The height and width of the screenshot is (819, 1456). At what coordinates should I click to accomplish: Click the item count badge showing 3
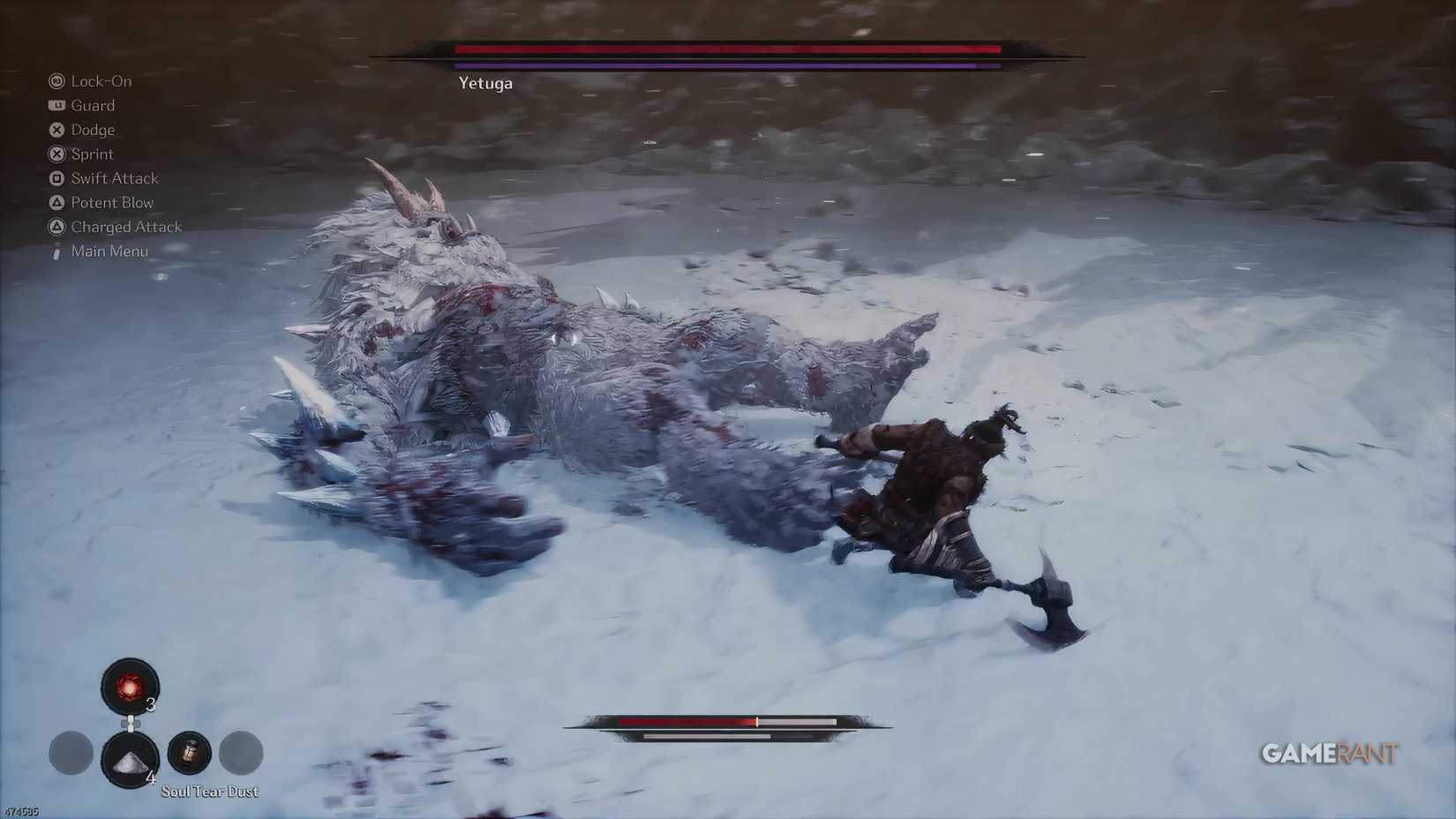(152, 705)
